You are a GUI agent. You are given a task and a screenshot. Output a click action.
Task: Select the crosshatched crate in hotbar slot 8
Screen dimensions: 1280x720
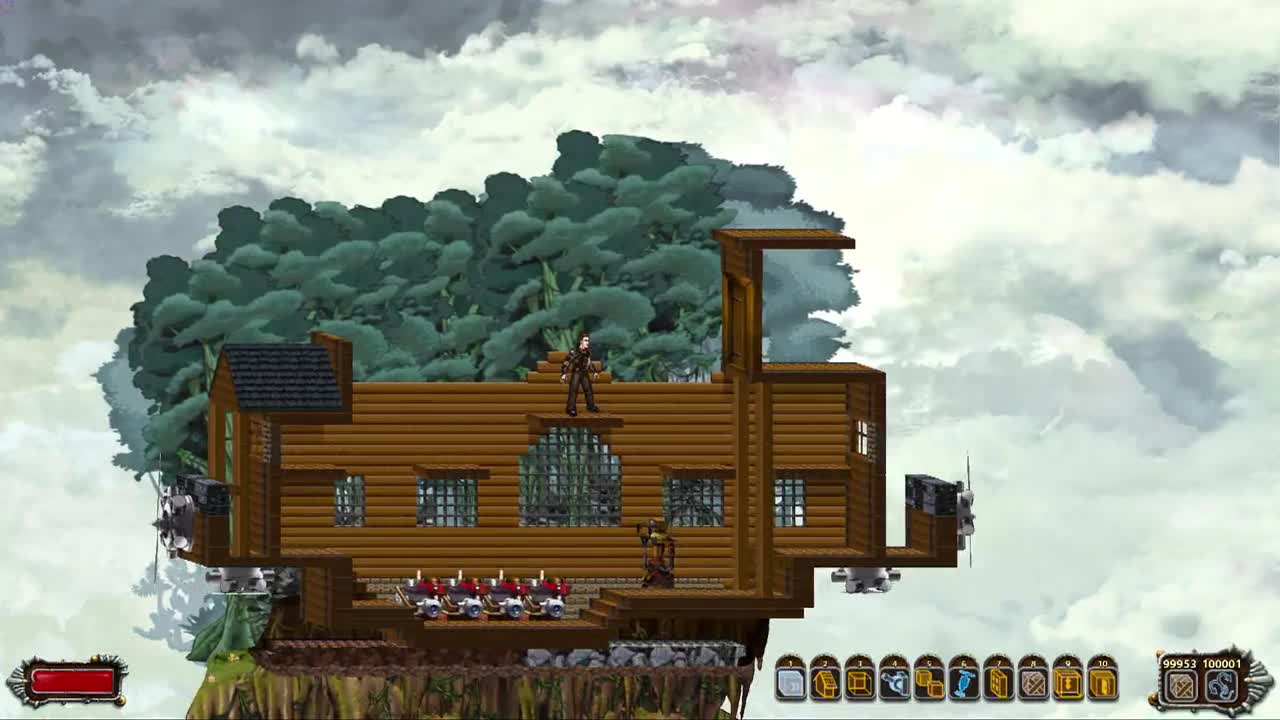[x=1033, y=685]
